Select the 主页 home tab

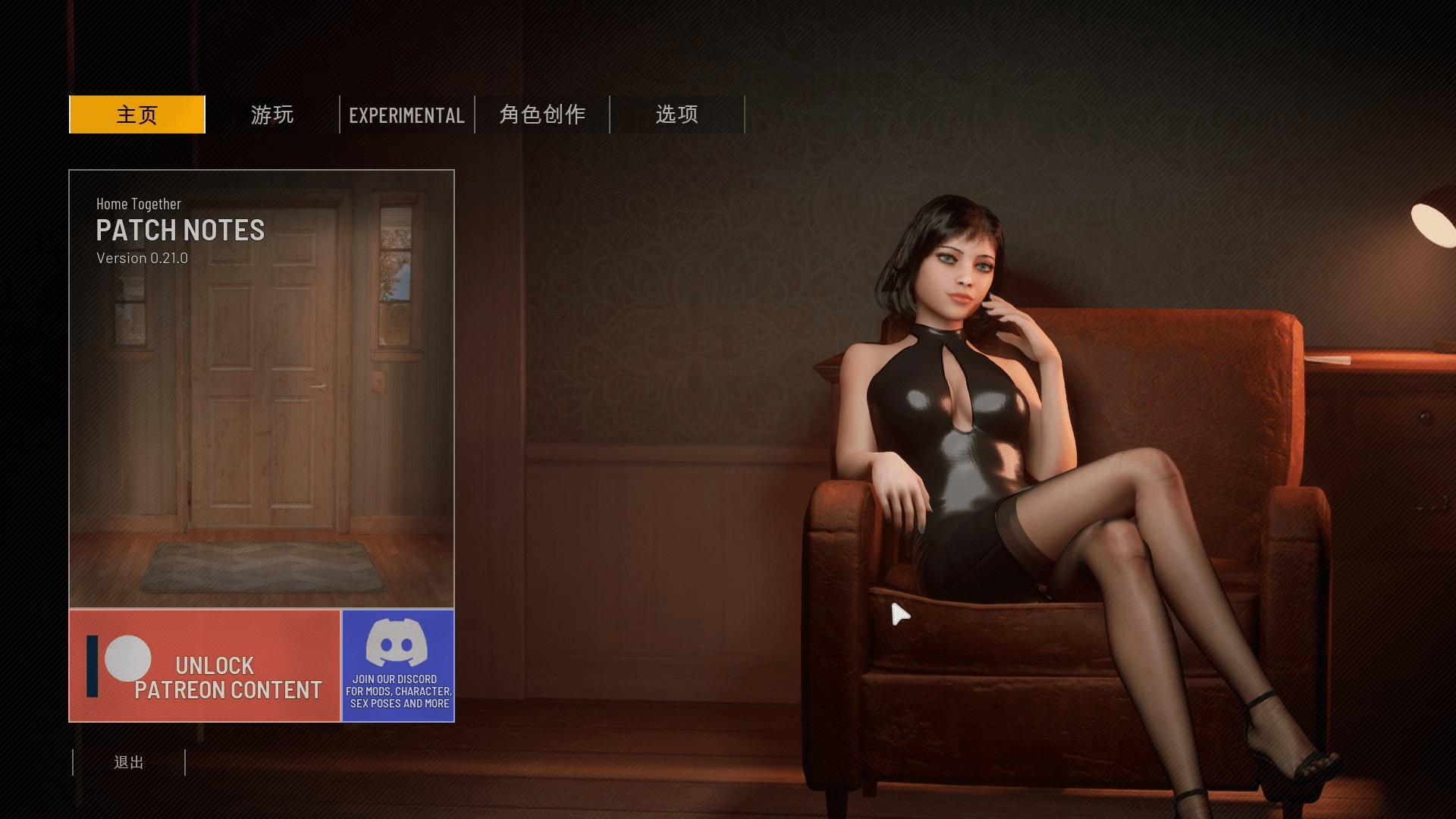tap(137, 115)
